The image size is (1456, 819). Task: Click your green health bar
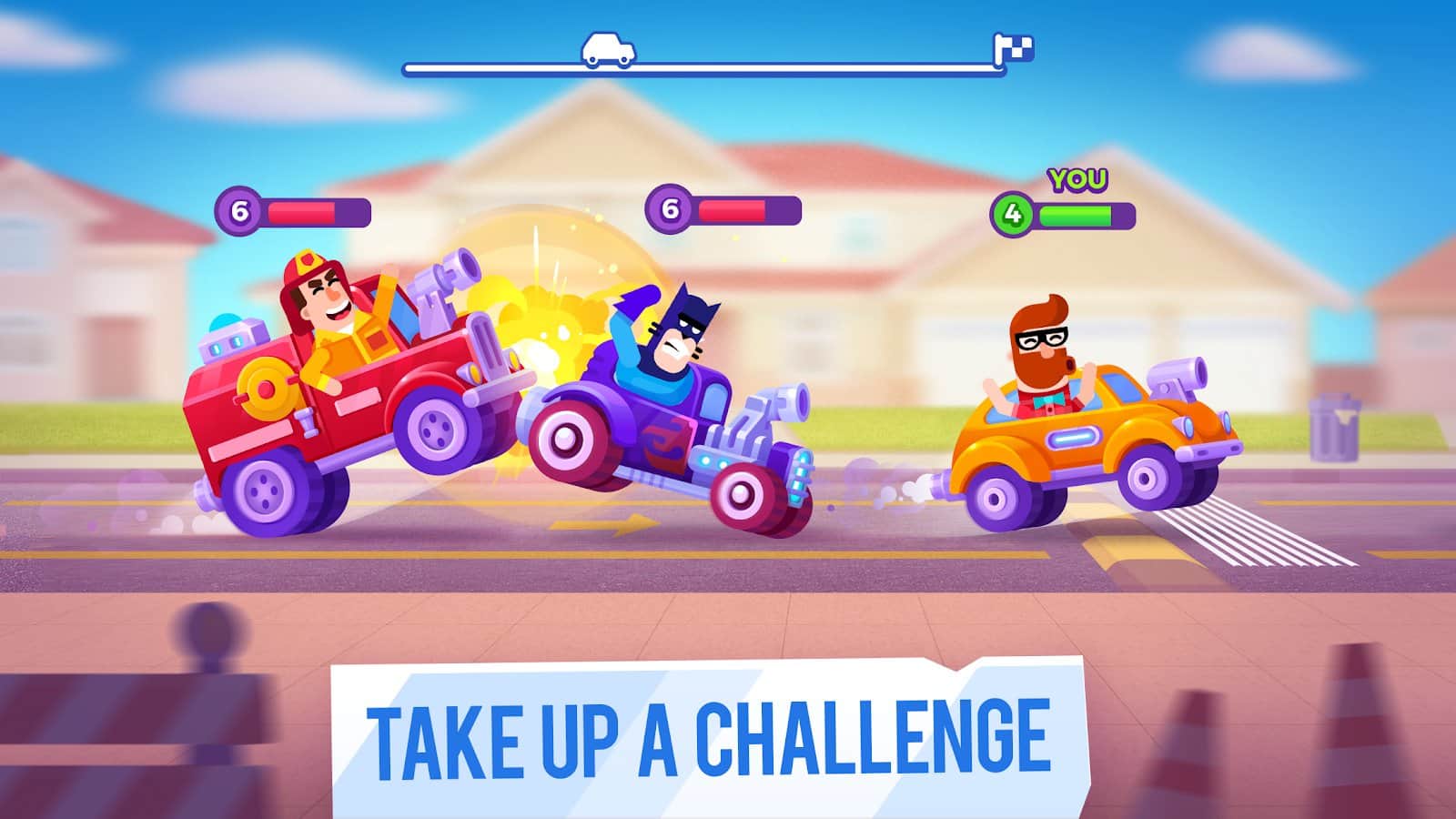point(1078,214)
